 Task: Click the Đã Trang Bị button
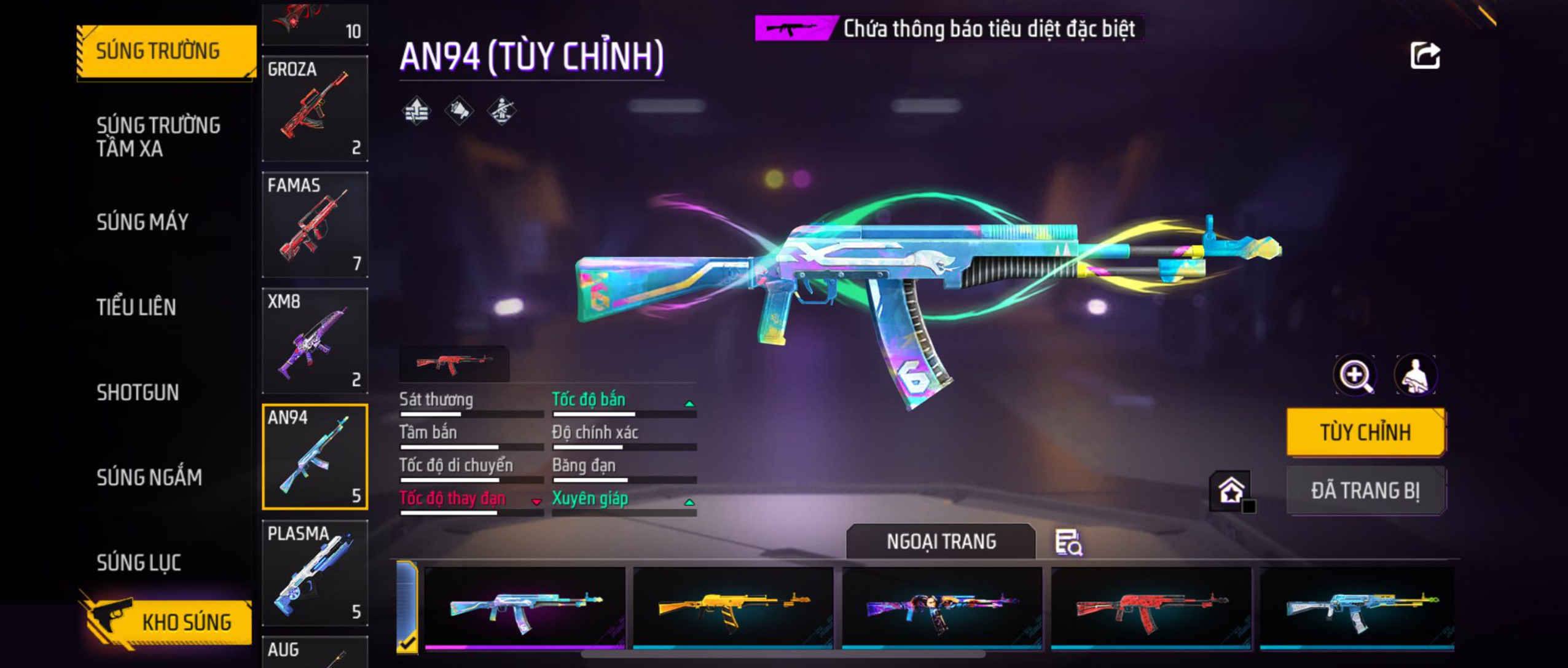(1365, 490)
